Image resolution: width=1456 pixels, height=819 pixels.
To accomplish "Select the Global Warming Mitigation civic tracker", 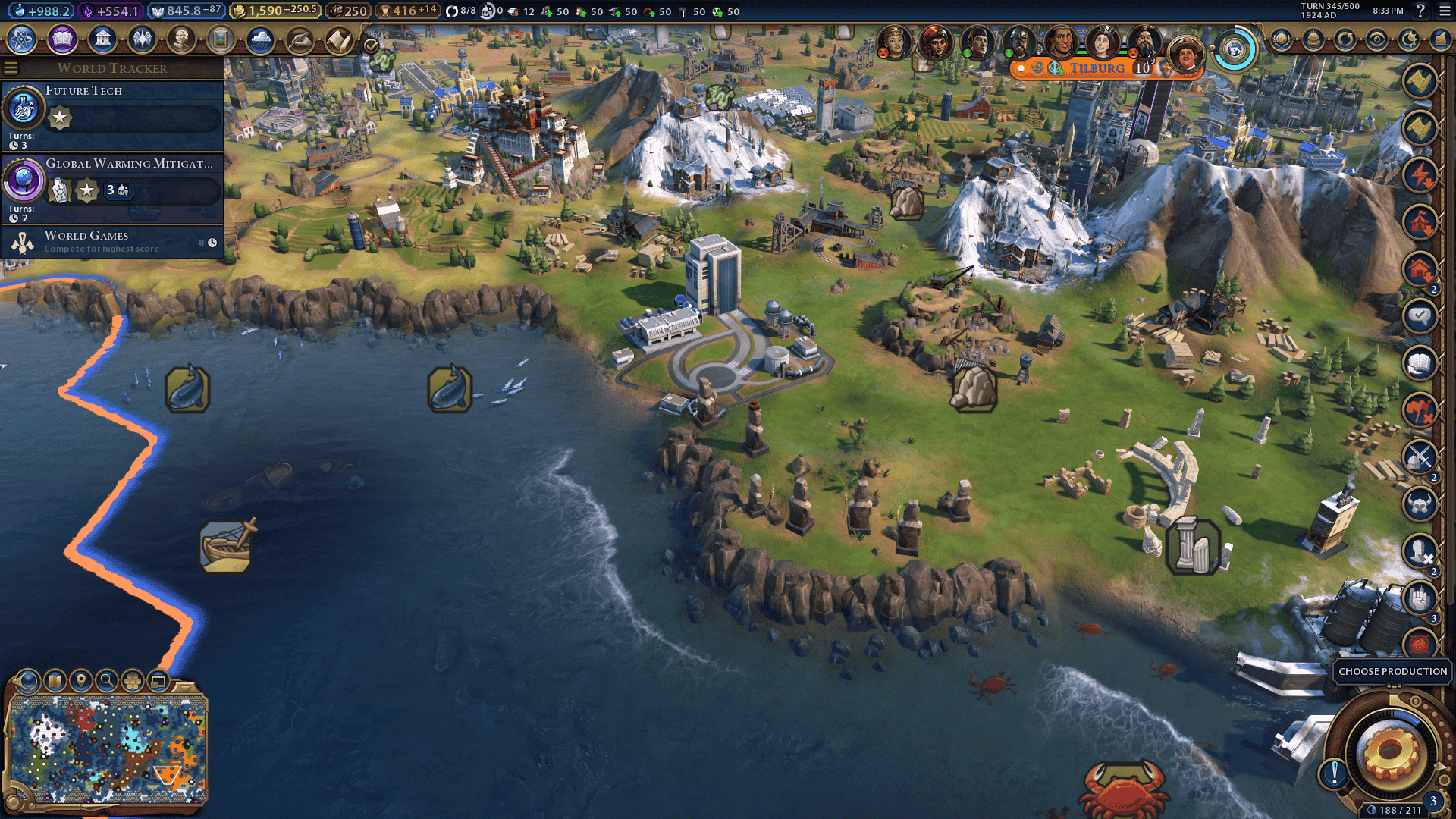I will pos(112,187).
